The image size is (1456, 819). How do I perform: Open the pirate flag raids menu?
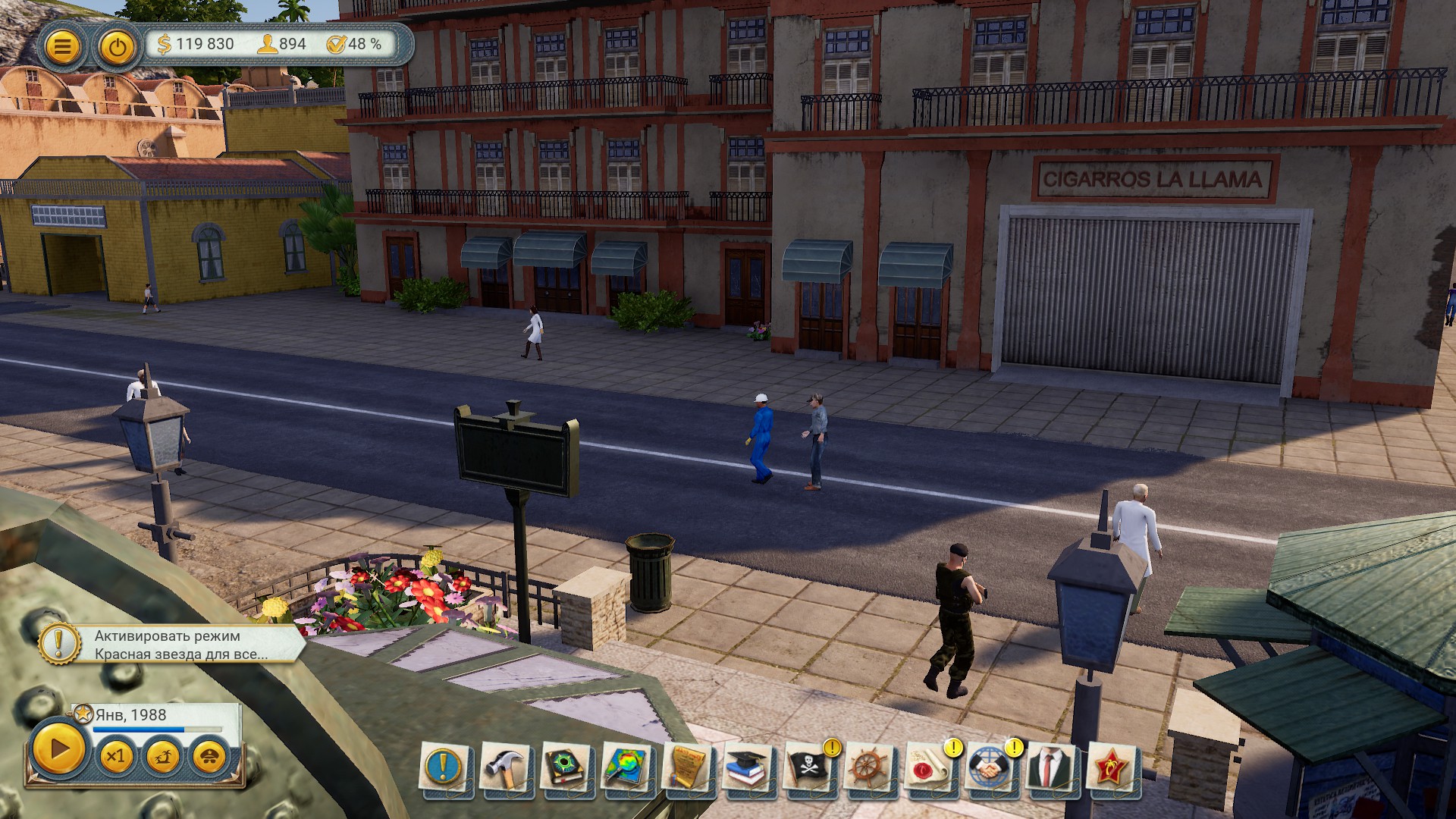click(808, 768)
